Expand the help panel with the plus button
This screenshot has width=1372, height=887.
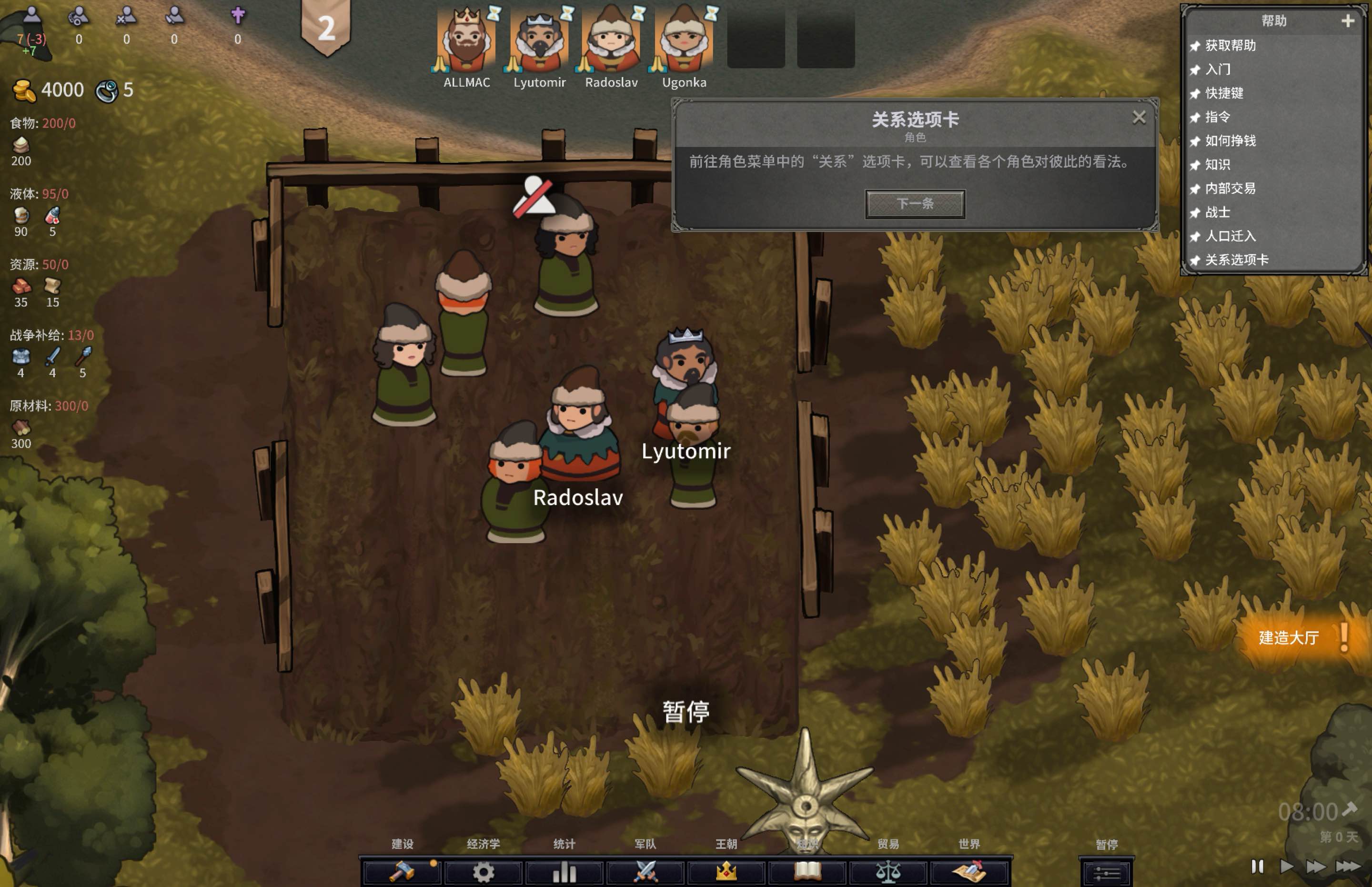pos(1348,22)
